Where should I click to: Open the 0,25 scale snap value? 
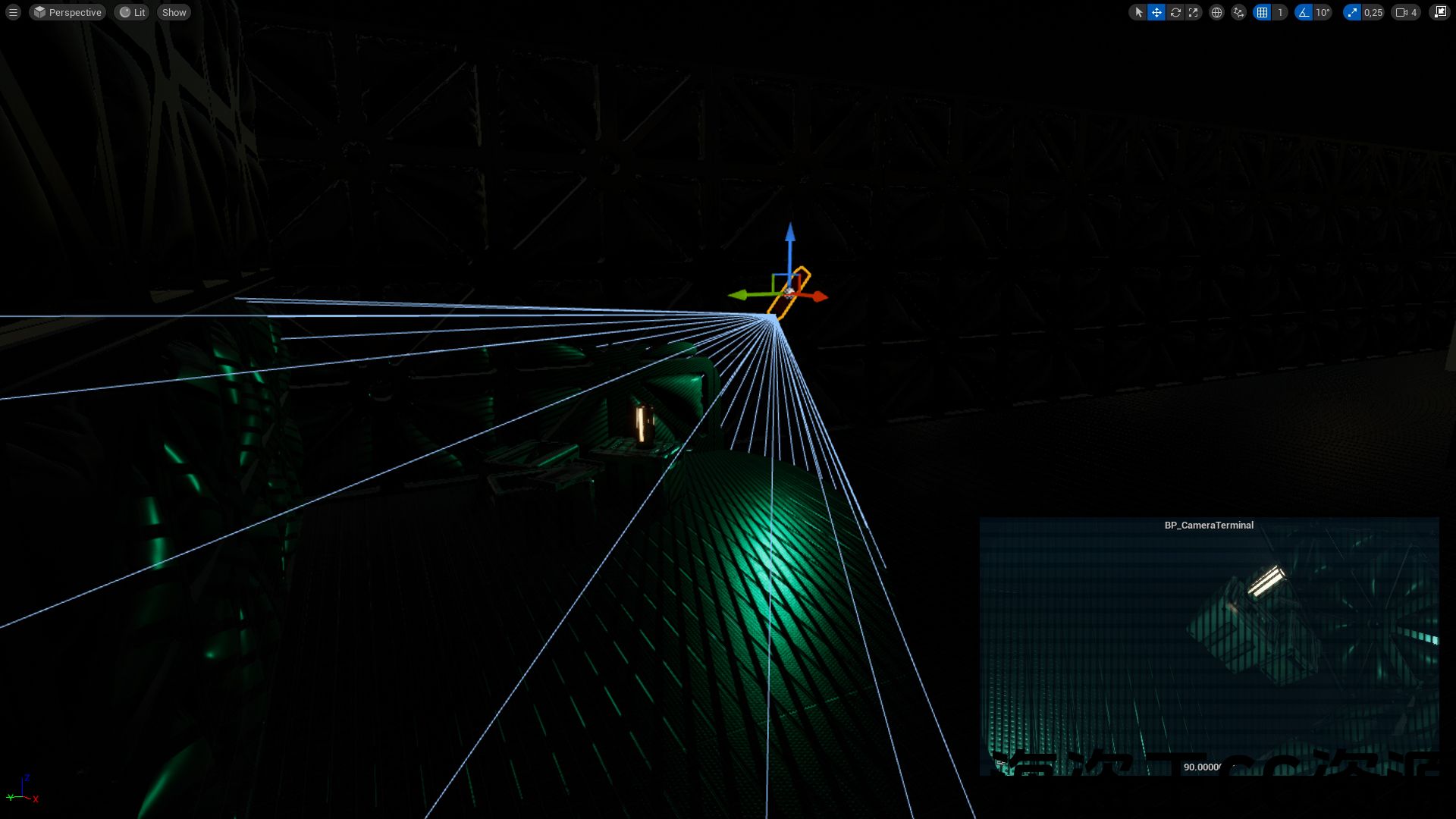tap(1373, 12)
